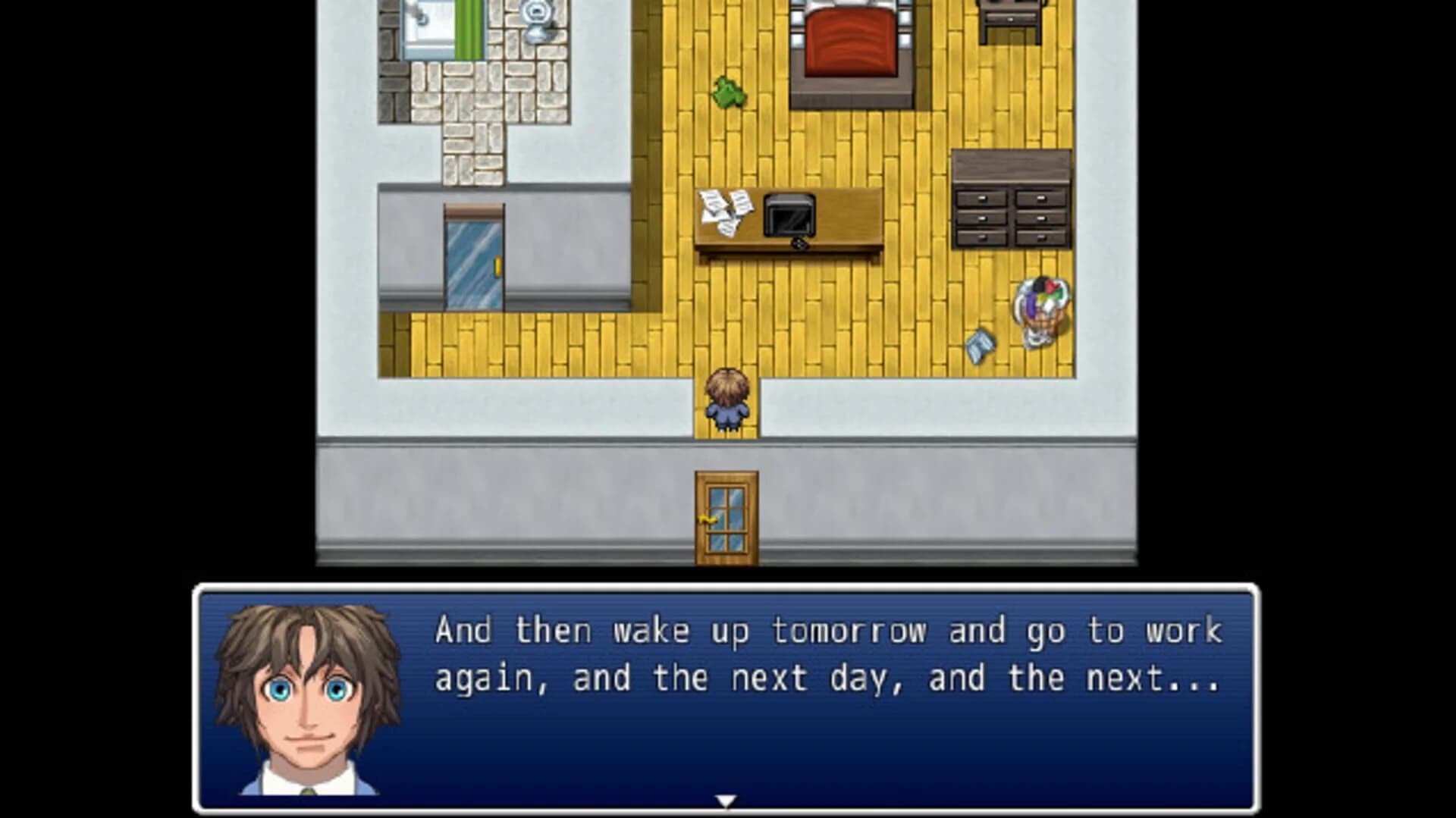Screen dimensions: 1456x818
Task: Click the small desk in the top-right corner
Action: (x=1009, y=15)
